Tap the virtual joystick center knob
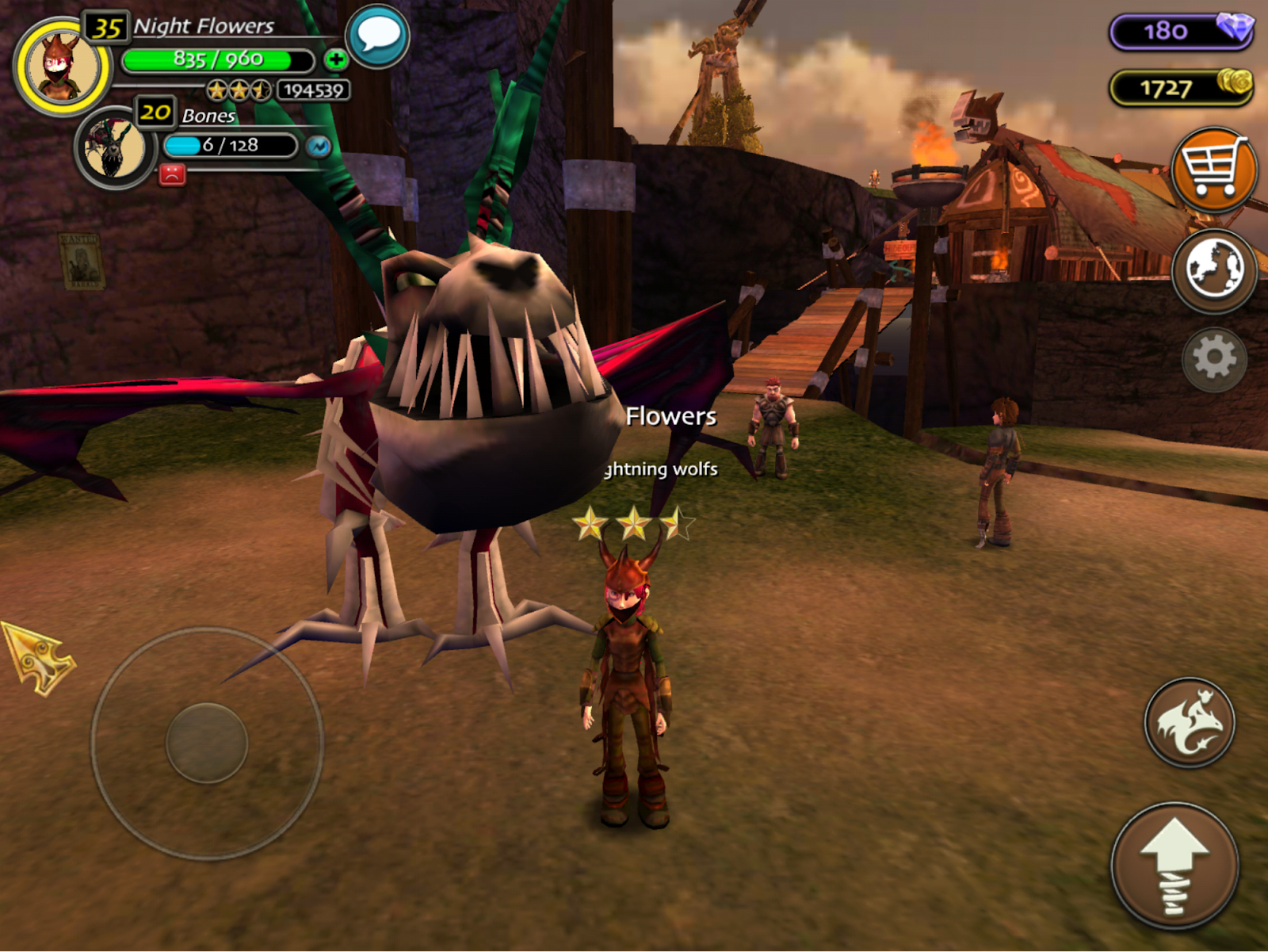The height and width of the screenshot is (952, 1268). (x=207, y=743)
